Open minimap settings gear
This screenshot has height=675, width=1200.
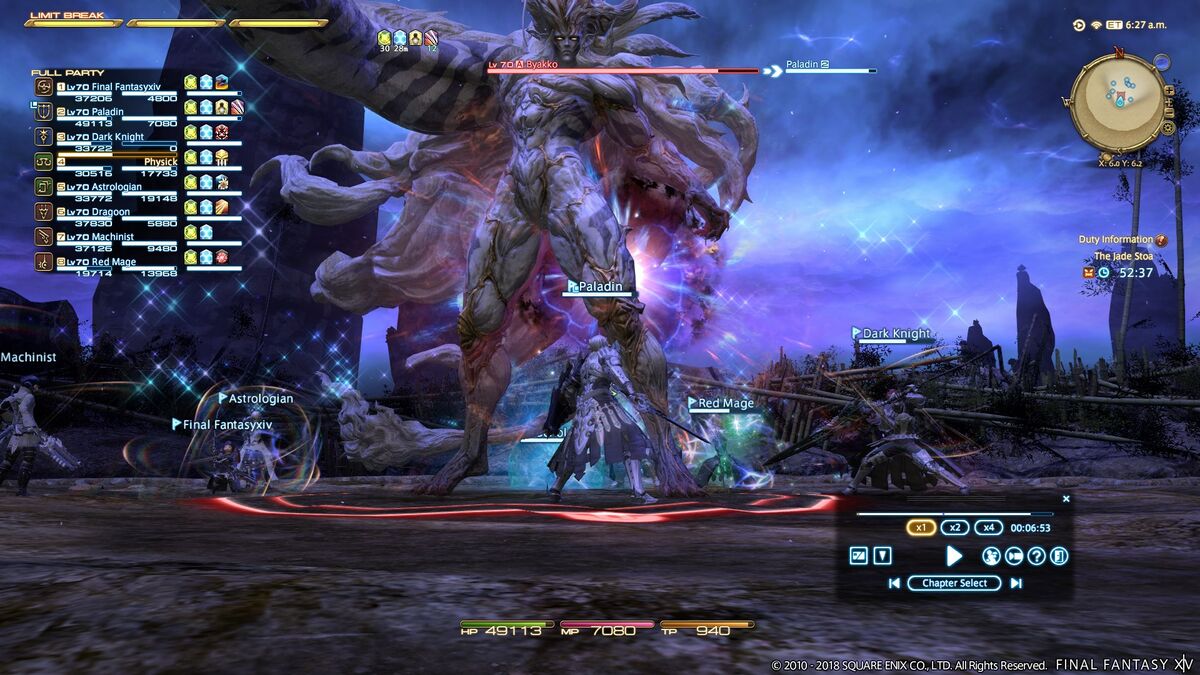[x=1168, y=128]
